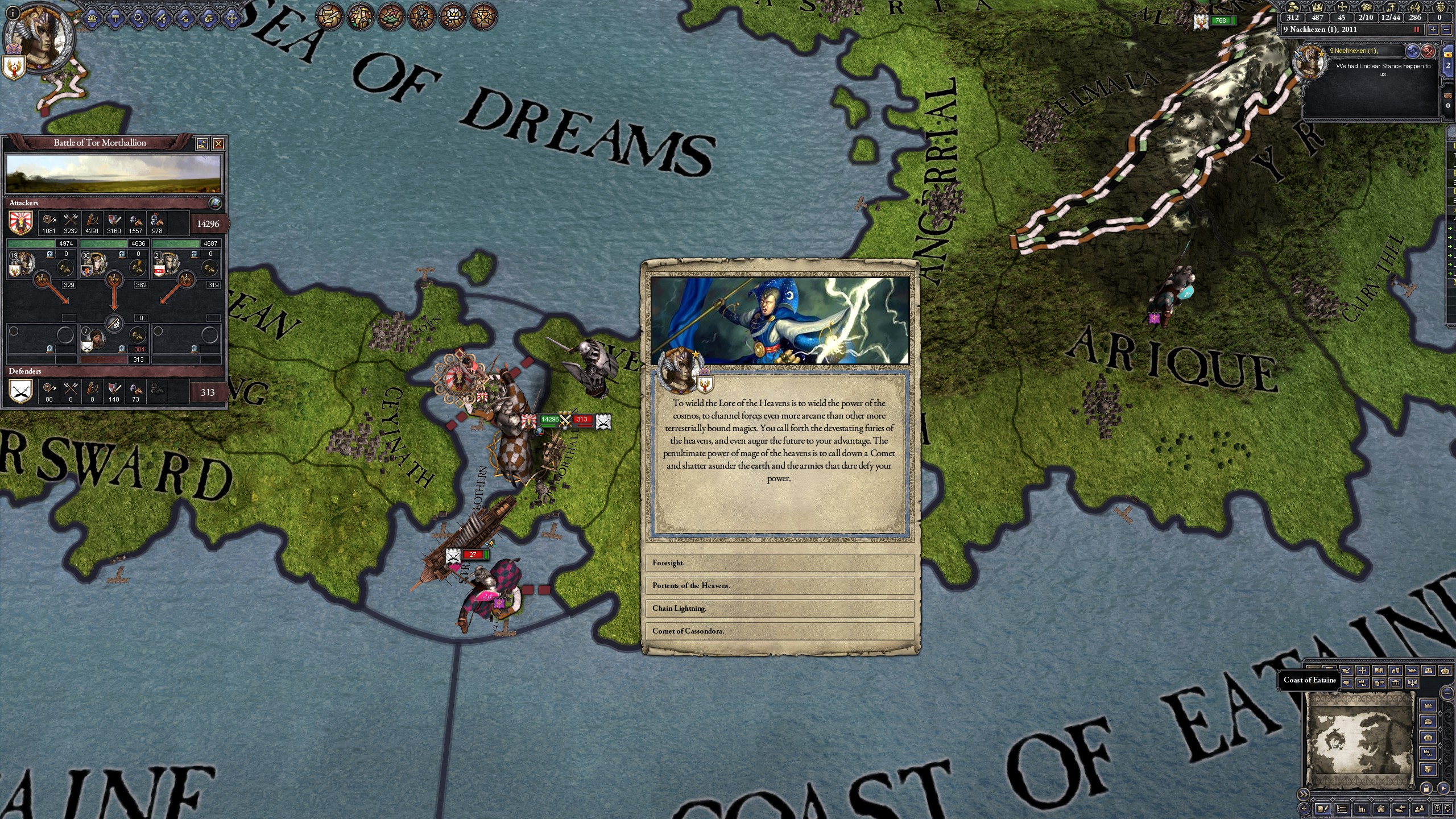Click the attacker commander portrait in the battle window
1456x819 pixels.
[x=24, y=264]
